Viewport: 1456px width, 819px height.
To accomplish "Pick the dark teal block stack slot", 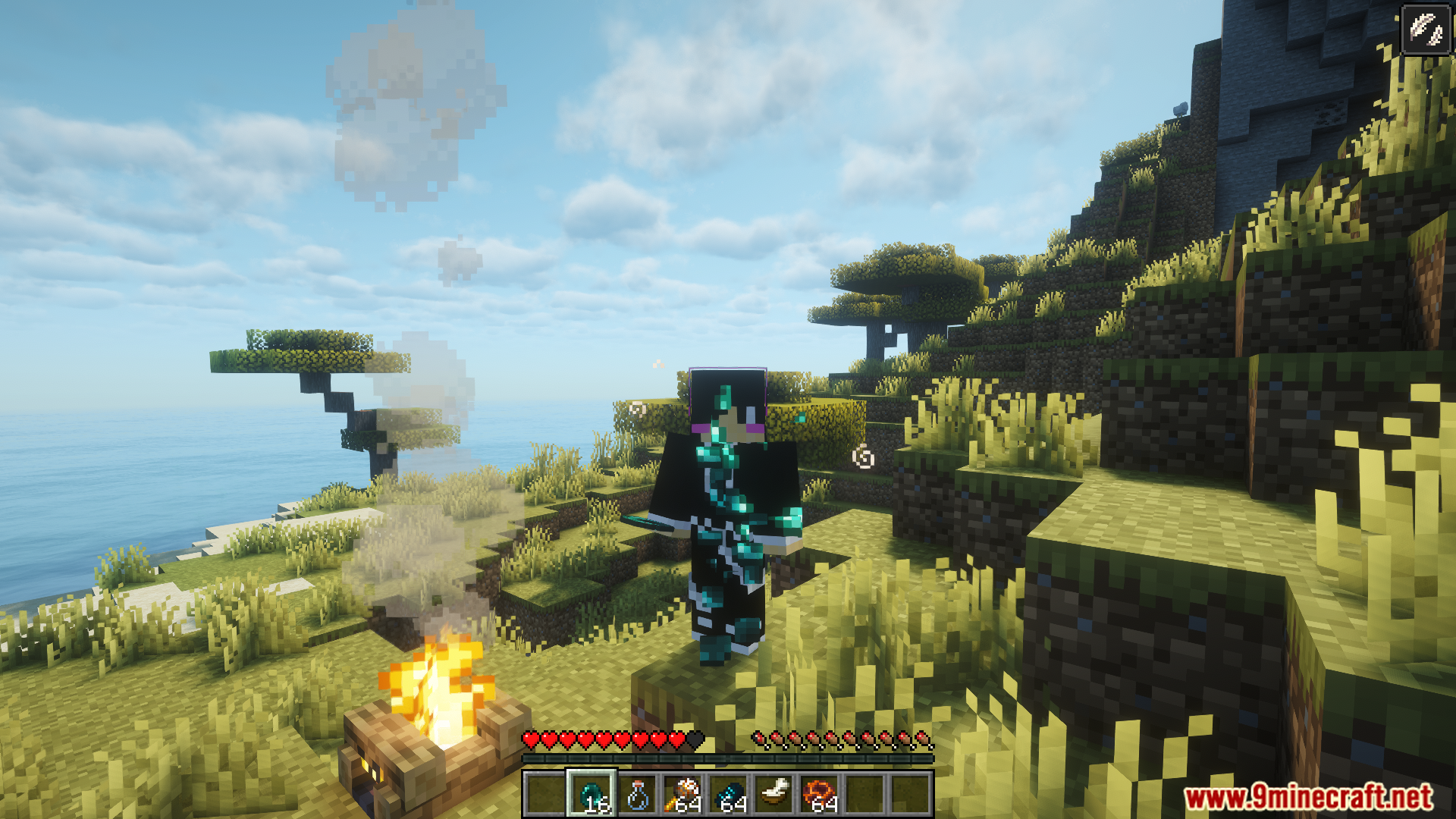I will pos(728,794).
